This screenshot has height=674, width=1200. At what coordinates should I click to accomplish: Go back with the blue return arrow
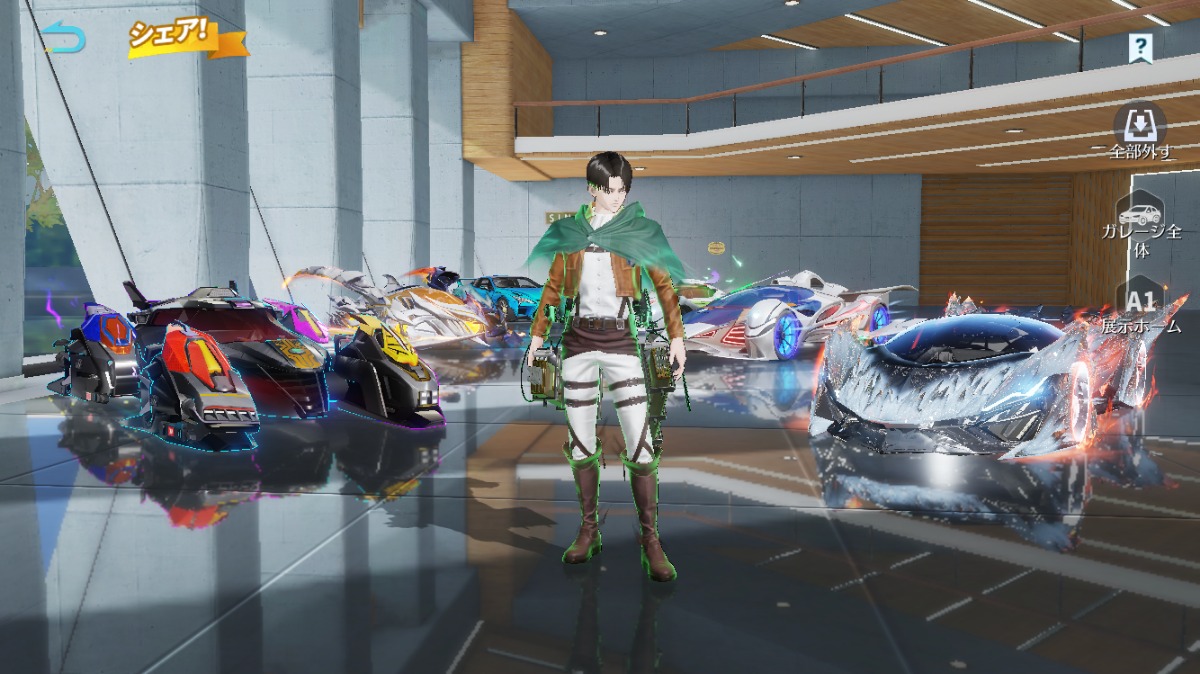tap(64, 38)
